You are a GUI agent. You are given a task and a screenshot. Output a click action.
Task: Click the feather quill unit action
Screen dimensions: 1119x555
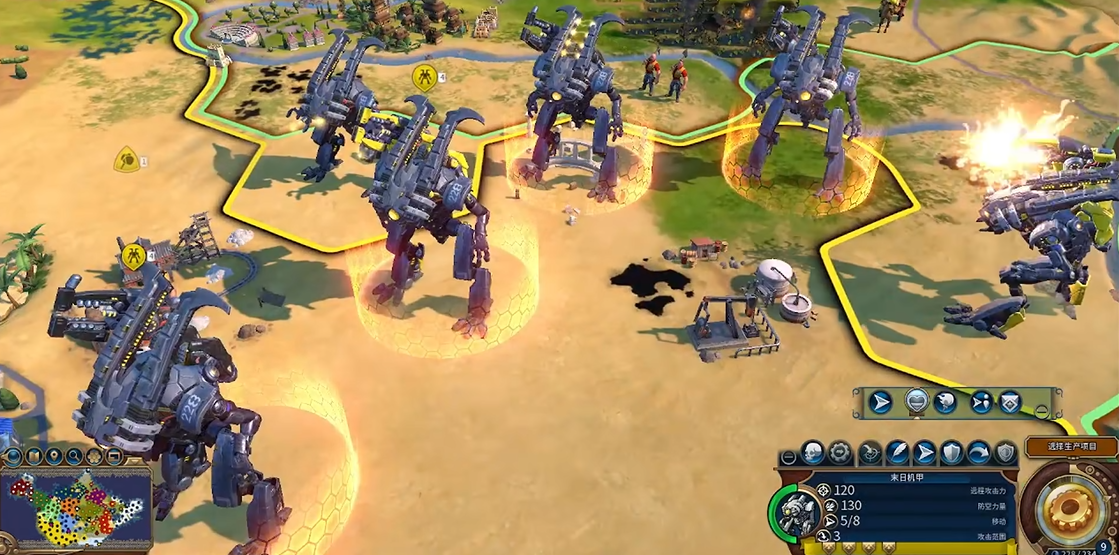click(x=898, y=452)
